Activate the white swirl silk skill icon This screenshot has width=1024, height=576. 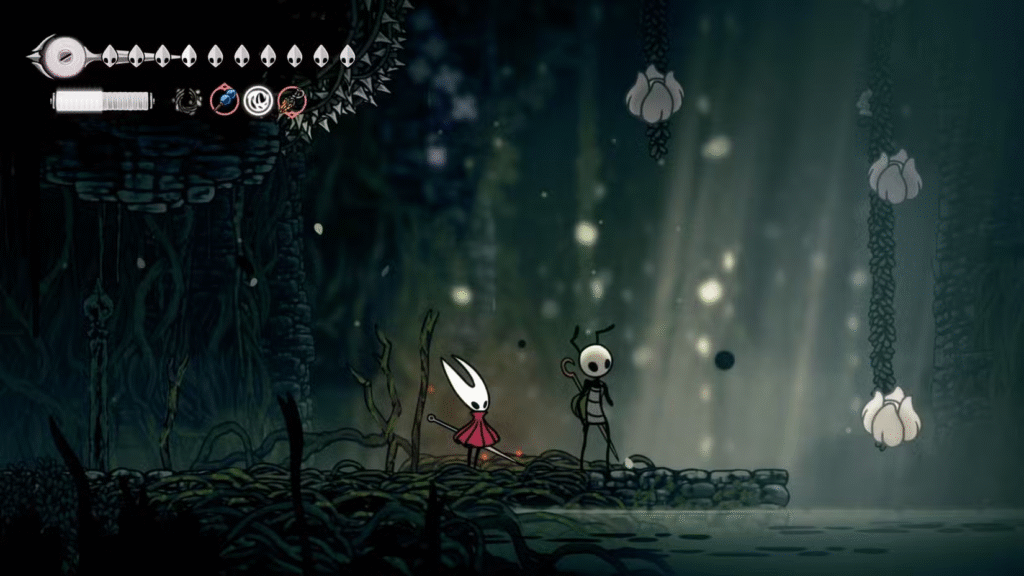click(258, 100)
